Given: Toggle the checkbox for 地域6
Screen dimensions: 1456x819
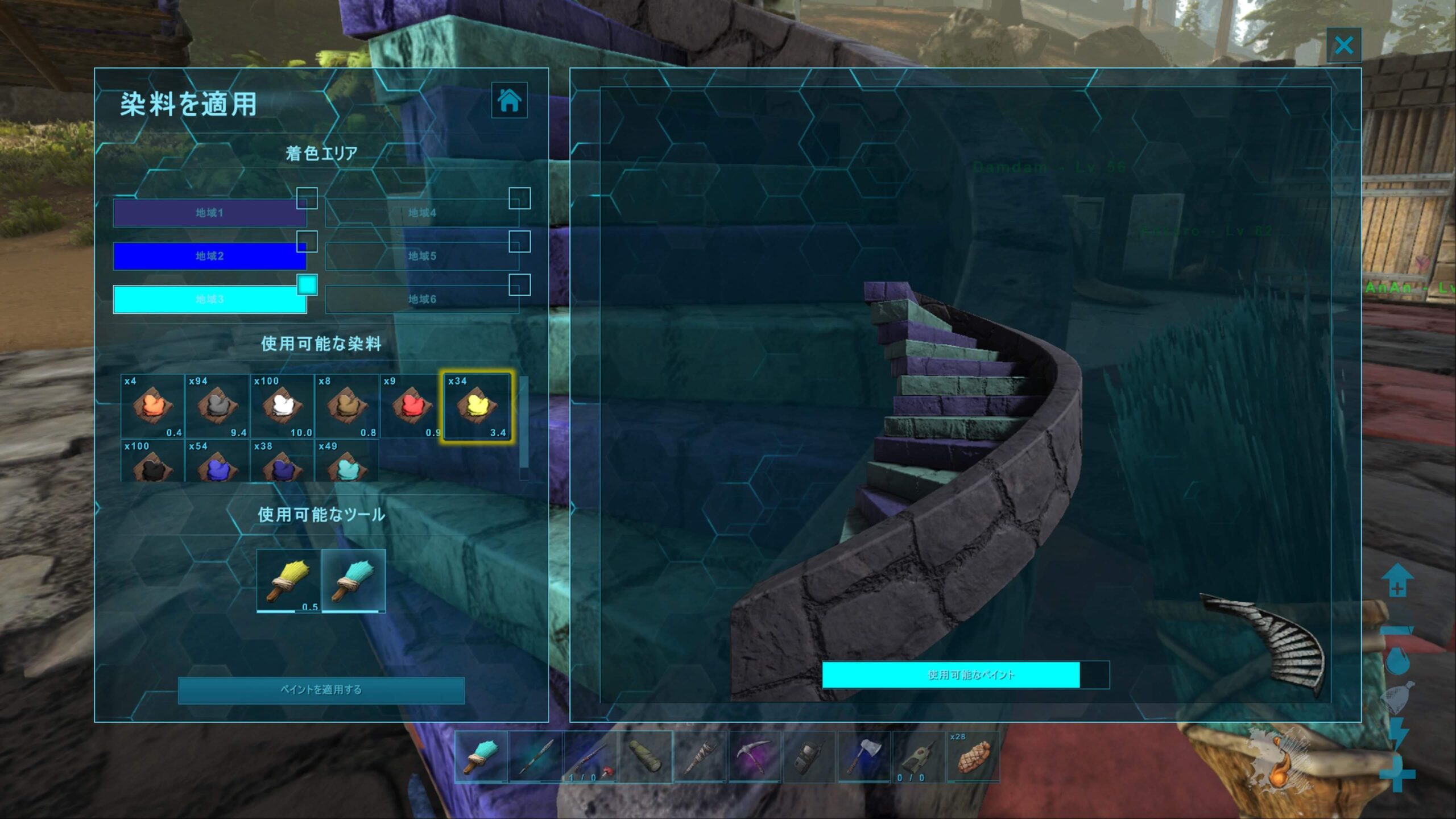Looking at the screenshot, I should 519,285.
